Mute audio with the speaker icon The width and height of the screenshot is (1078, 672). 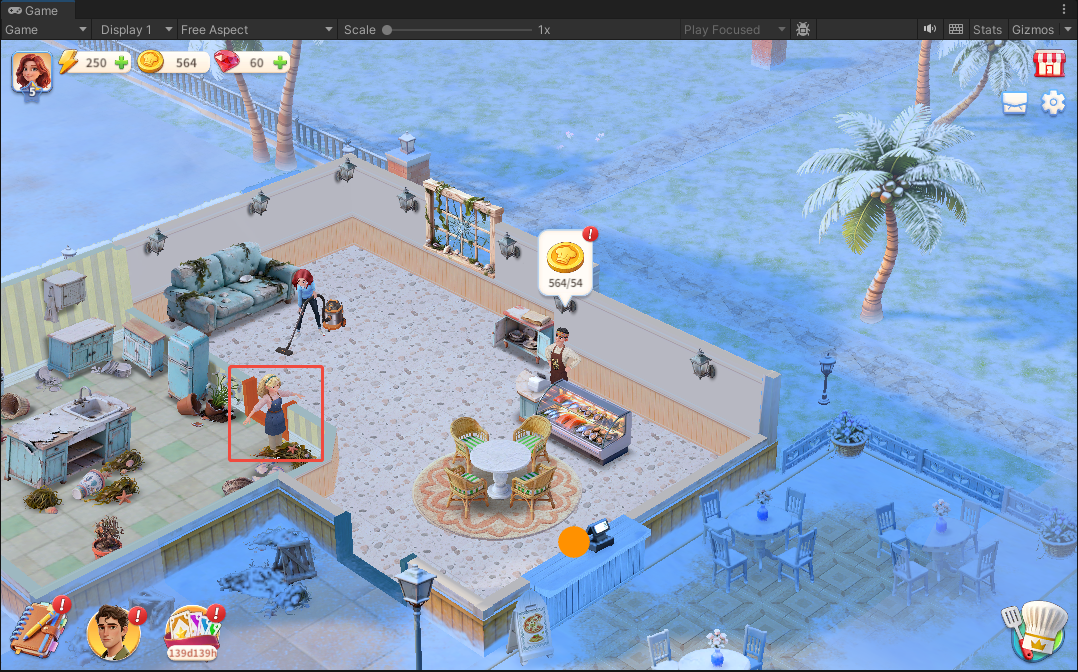pos(930,29)
